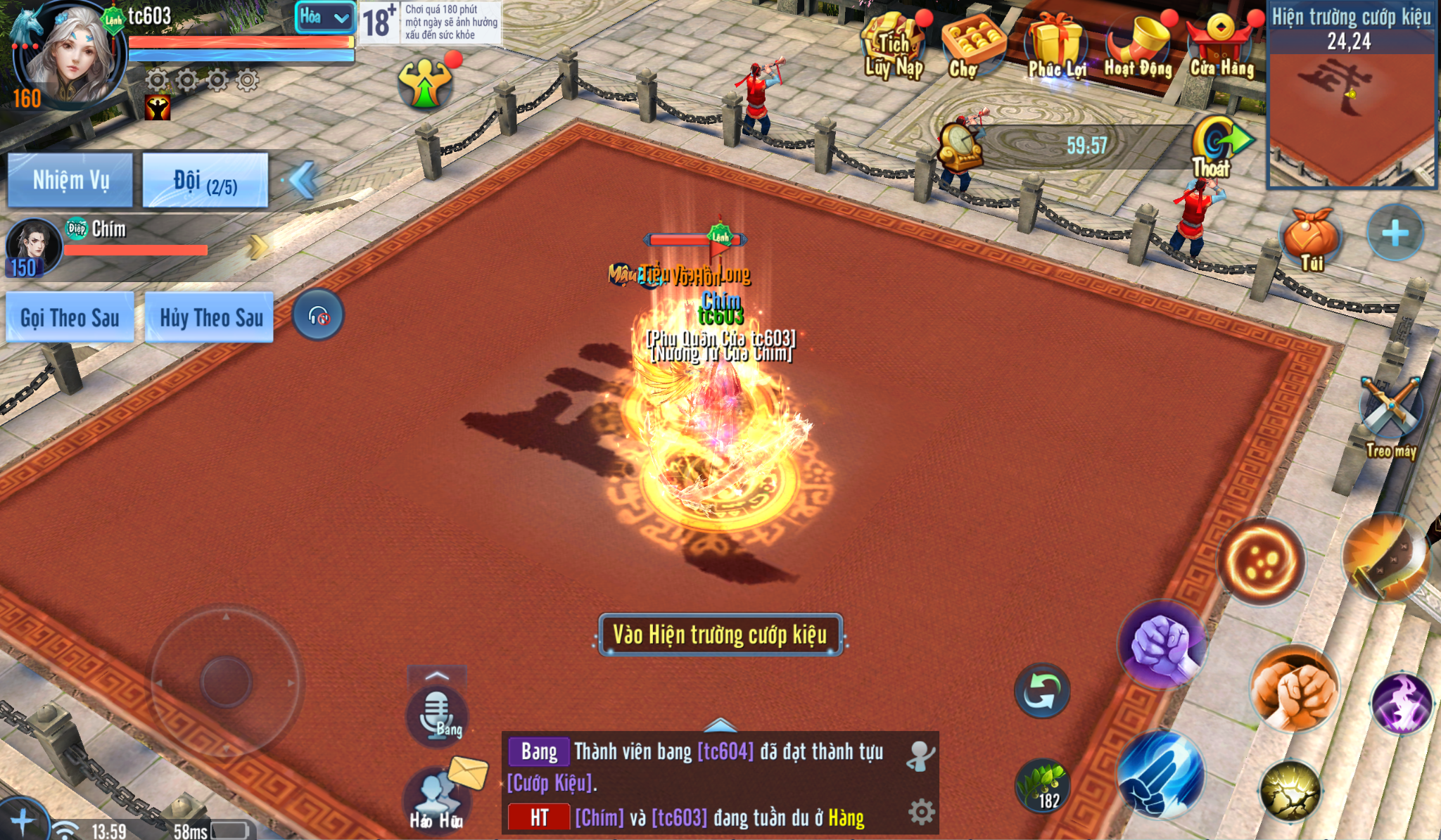Open chat settings gear icon

pos(921,812)
